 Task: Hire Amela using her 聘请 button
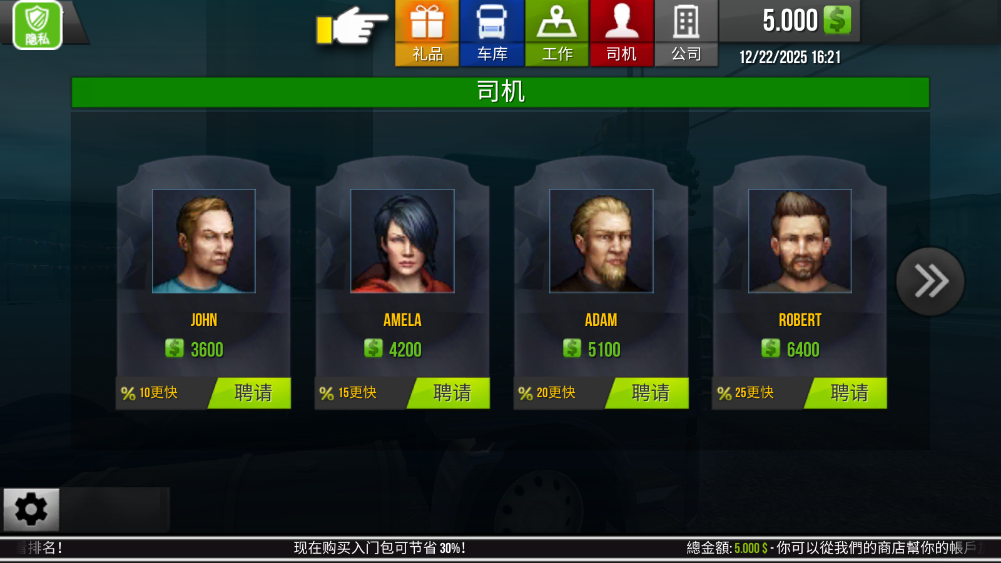[x=451, y=393]
